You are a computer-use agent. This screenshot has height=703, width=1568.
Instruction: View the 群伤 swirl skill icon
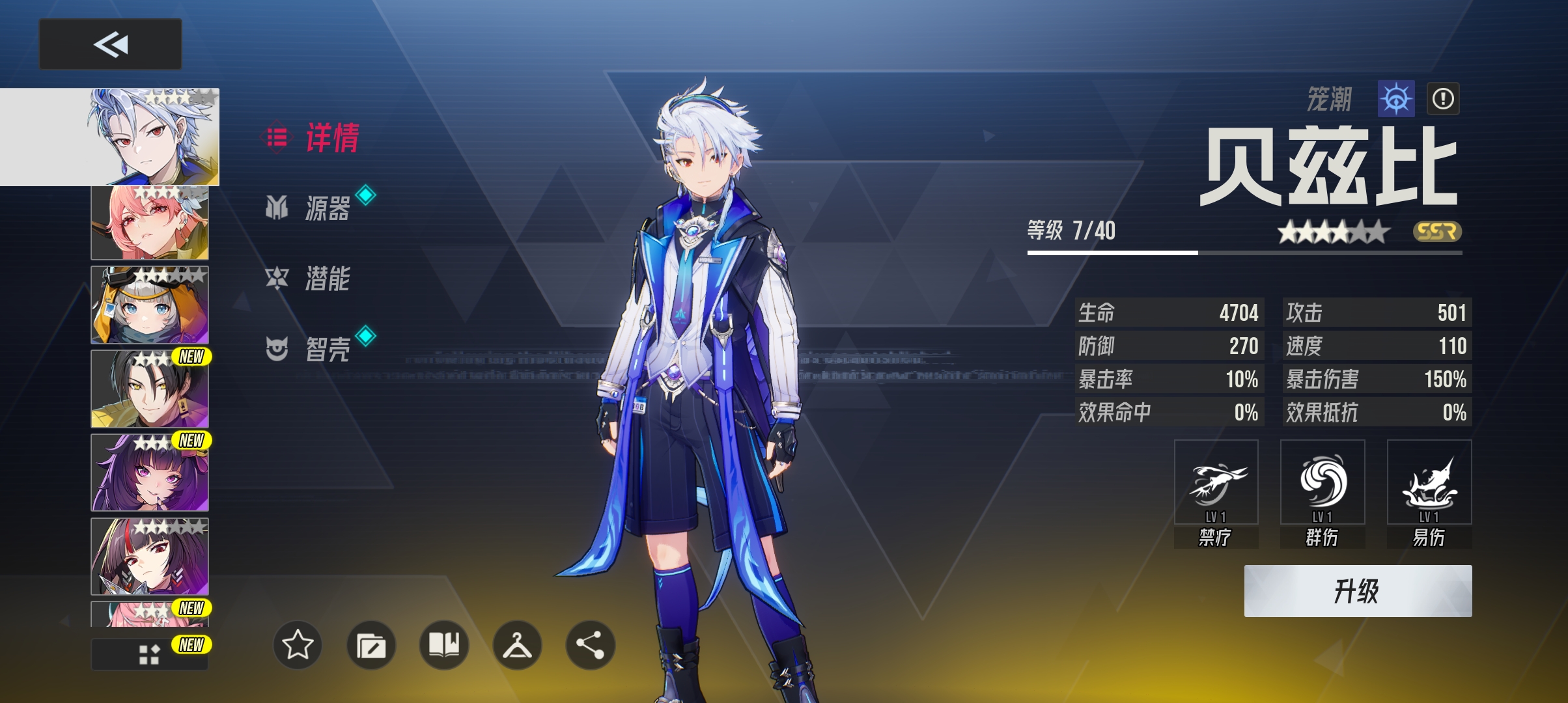[x=1323, y=482]
